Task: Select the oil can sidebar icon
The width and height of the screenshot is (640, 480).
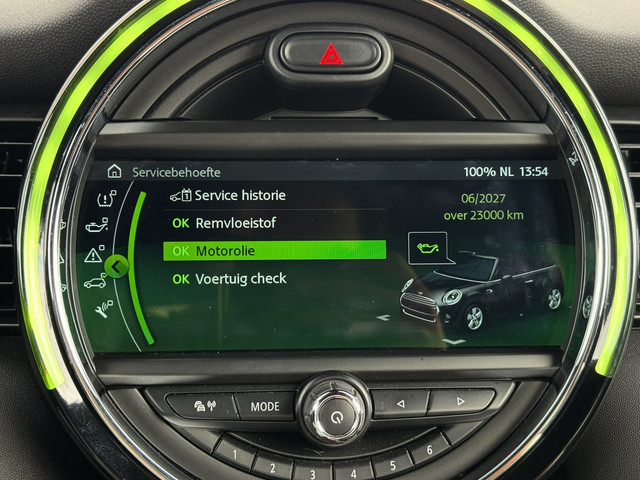Action: point(96,226)
